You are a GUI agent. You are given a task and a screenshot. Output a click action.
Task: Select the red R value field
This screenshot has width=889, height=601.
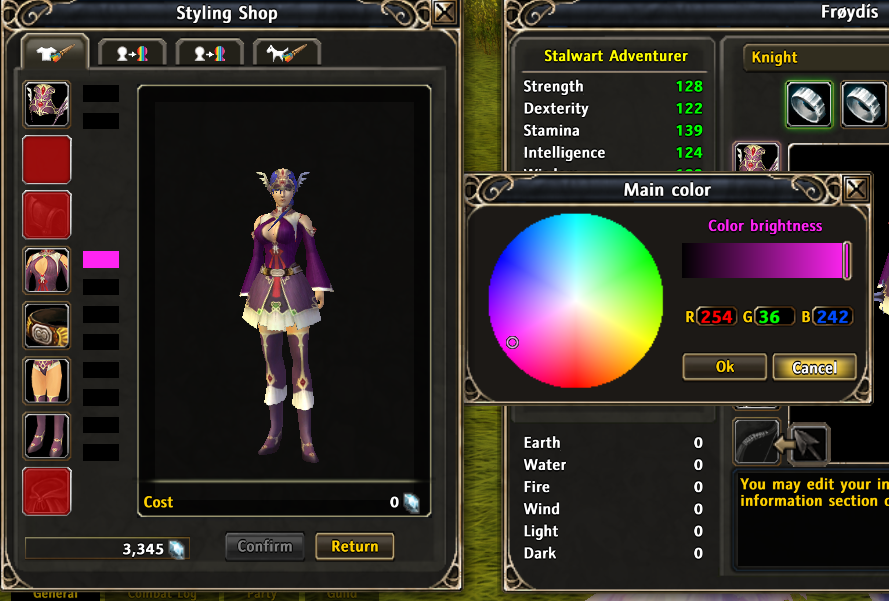point(716,317)
